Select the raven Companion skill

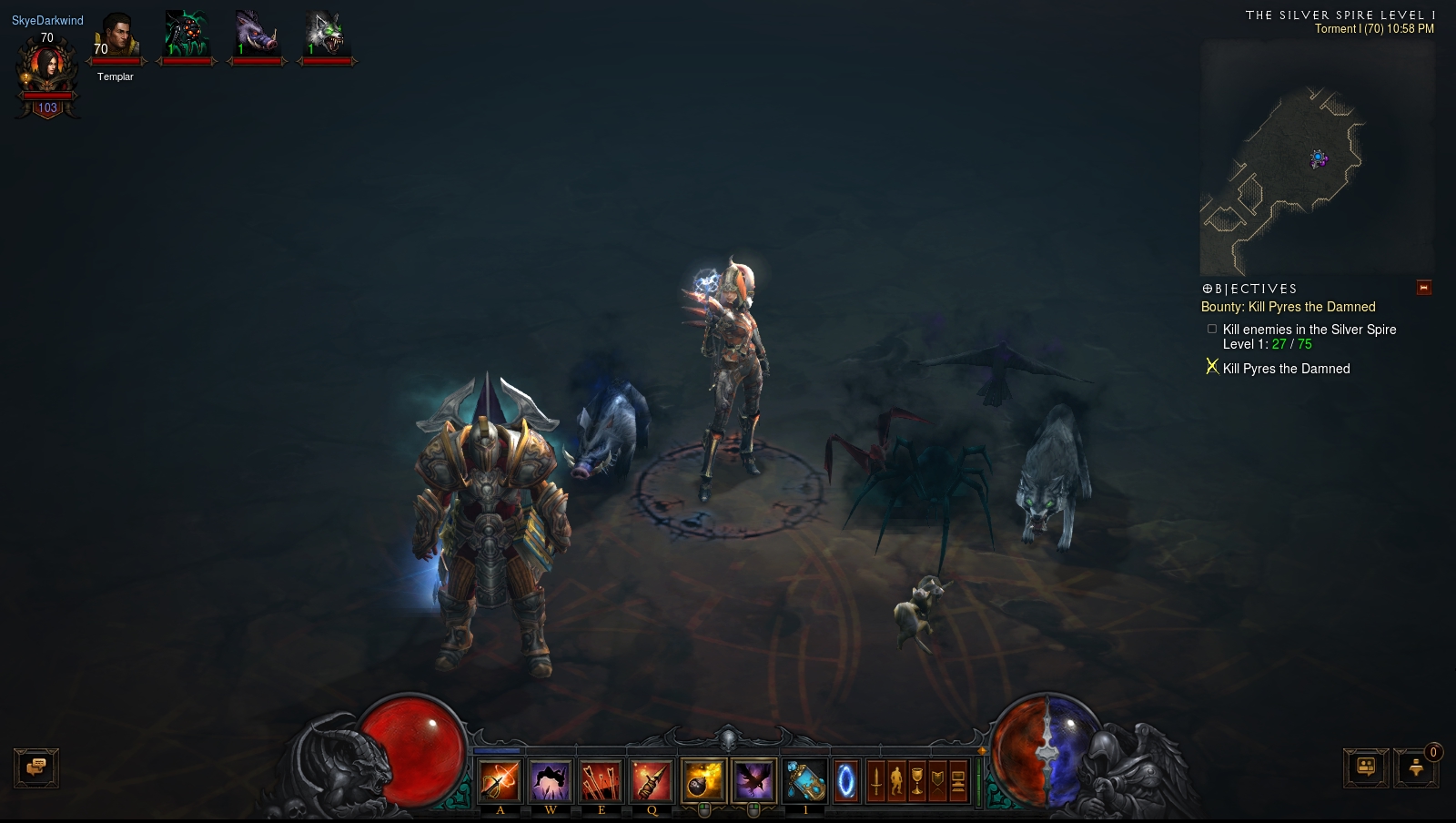(x=753, y=781)
